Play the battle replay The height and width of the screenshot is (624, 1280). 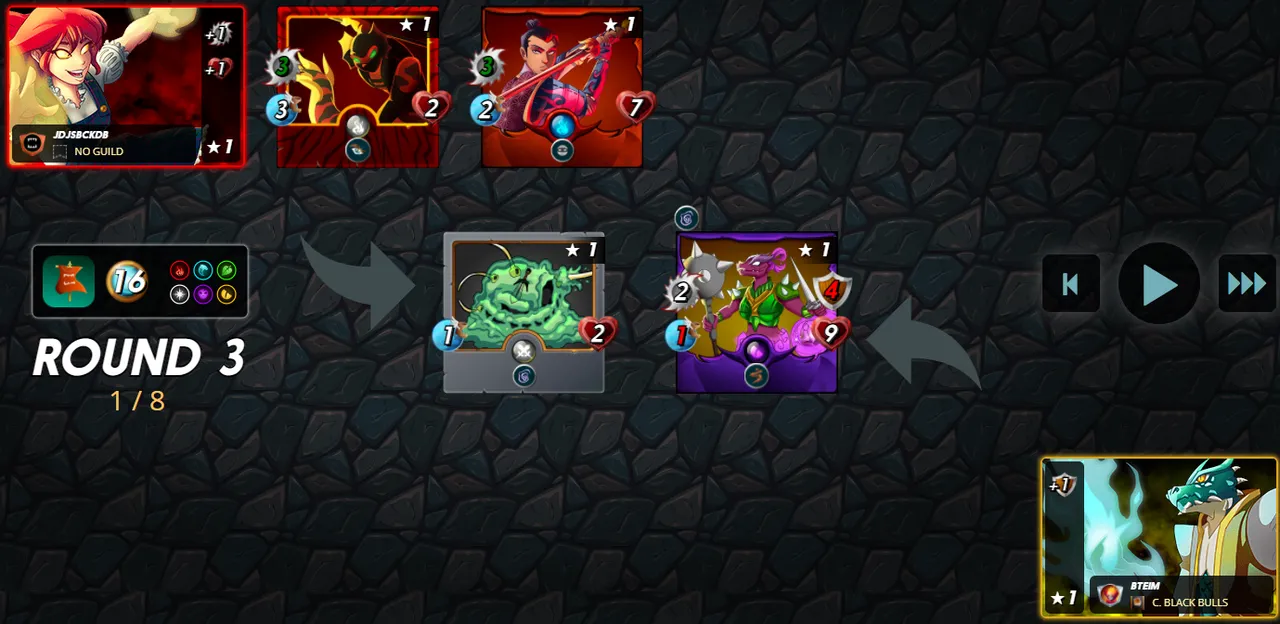point(1158,284)
